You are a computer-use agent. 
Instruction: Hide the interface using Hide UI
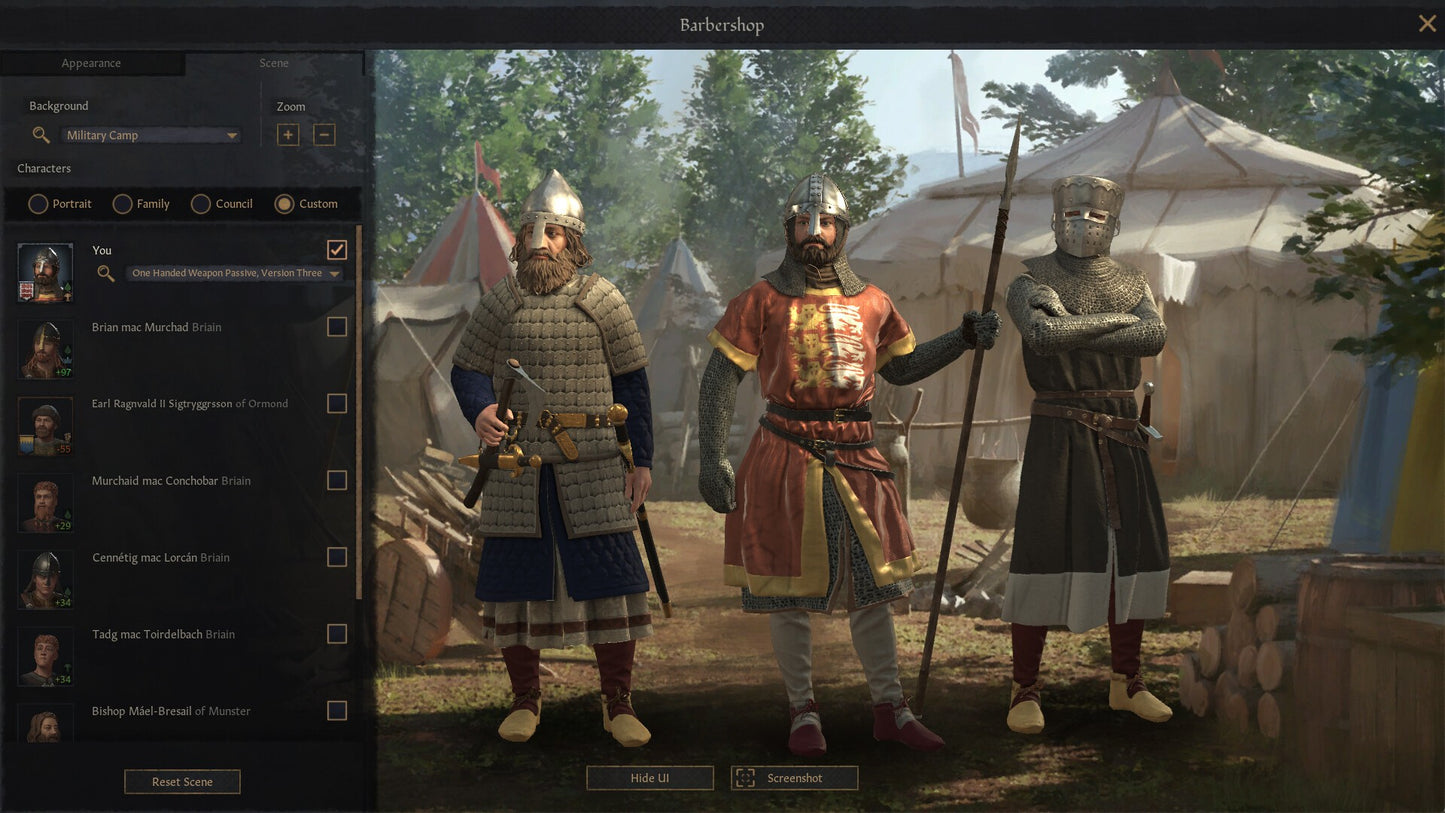coord(649,777)
